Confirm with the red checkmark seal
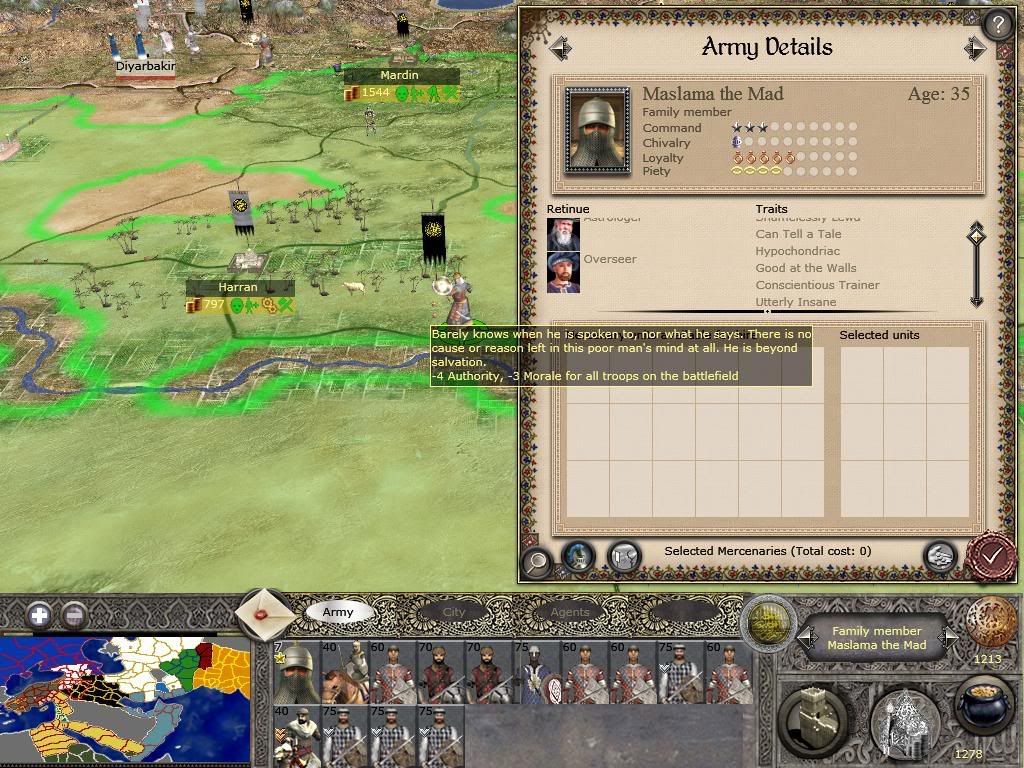This screenshot has height=768, width=1024. coord(990,555)
